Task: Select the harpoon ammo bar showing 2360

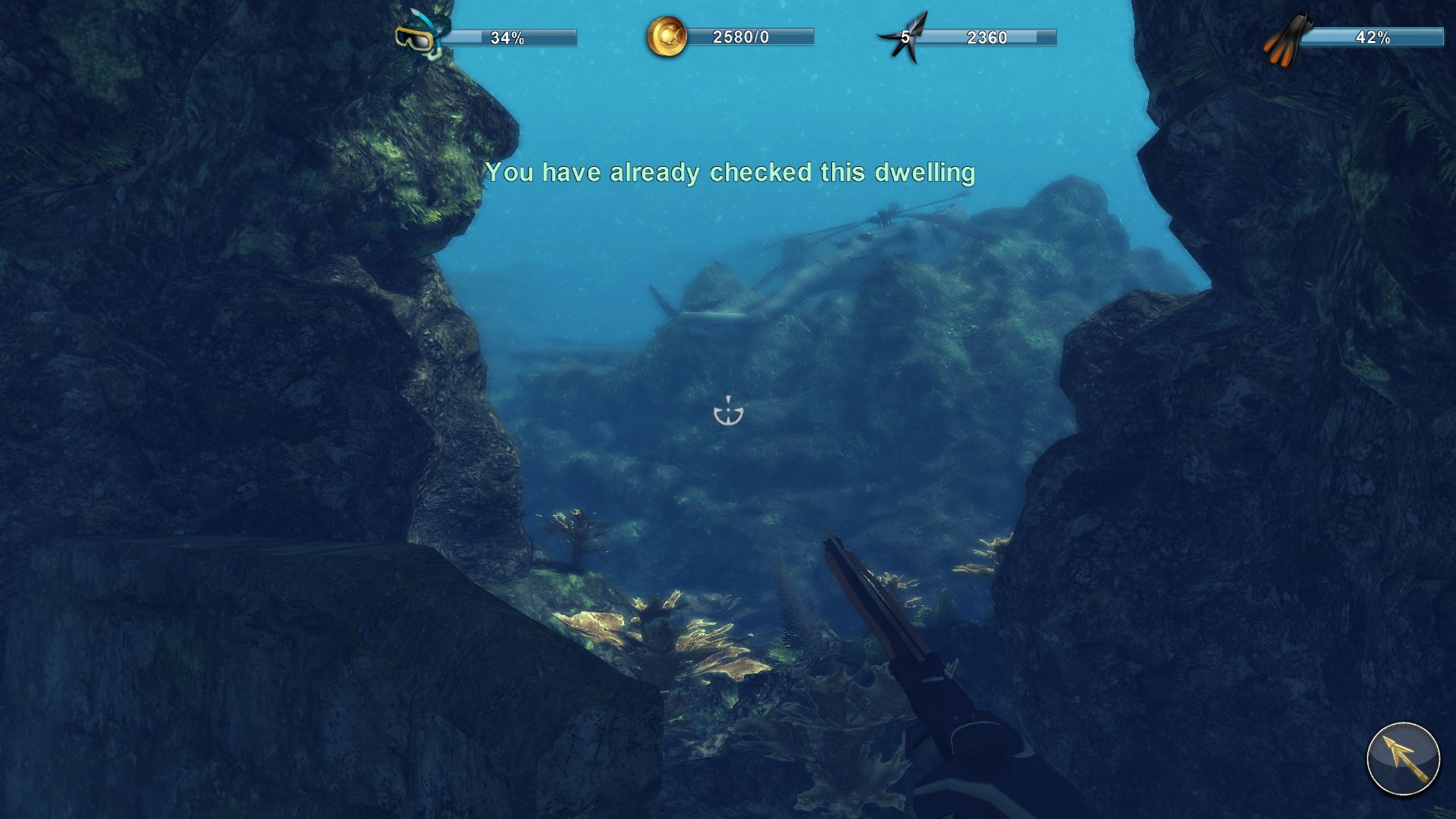Action: click(986, 35)
